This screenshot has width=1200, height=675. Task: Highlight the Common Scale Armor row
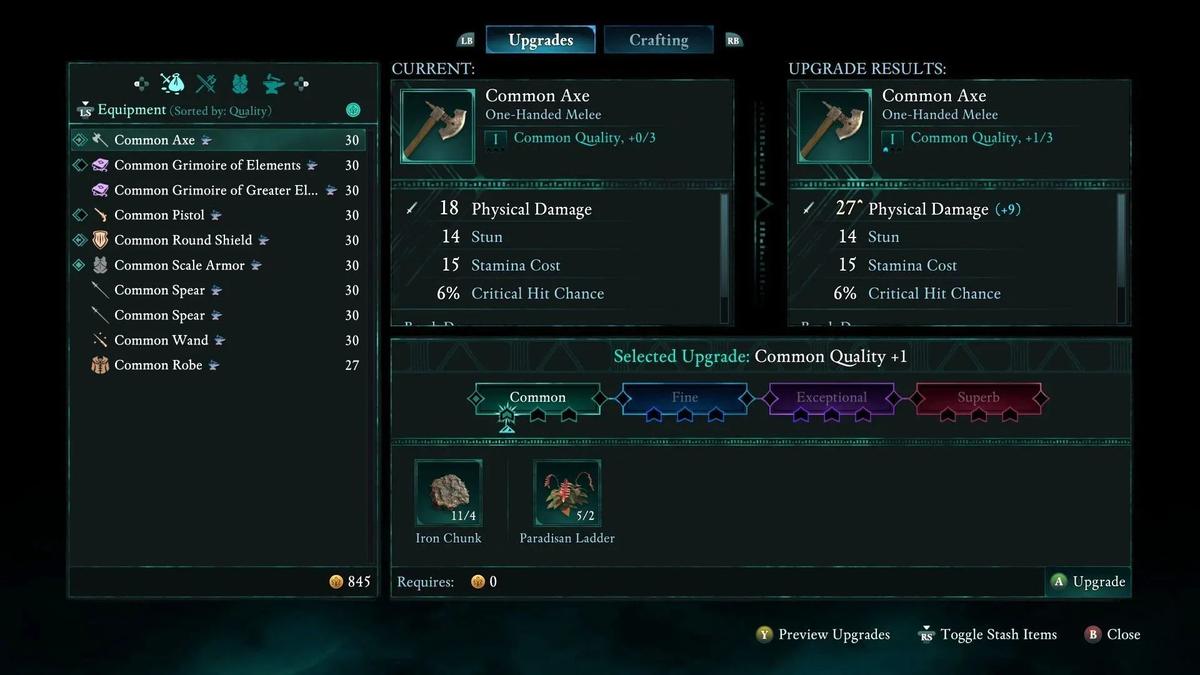click(179, 265)
